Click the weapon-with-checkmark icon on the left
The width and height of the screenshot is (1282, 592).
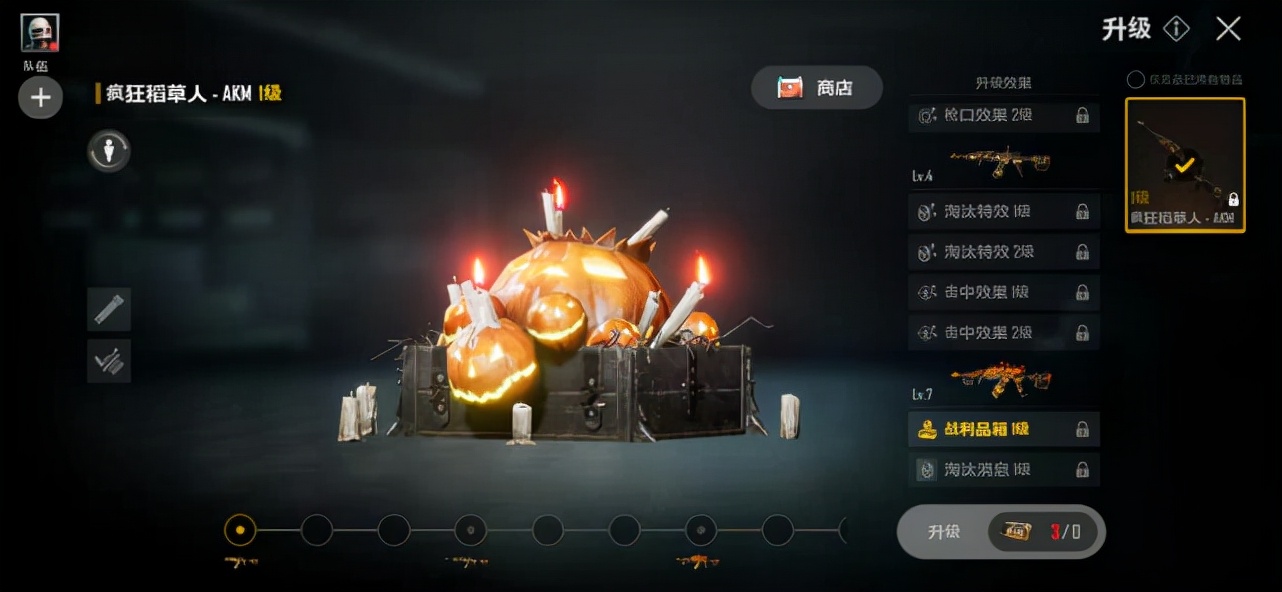109,360
